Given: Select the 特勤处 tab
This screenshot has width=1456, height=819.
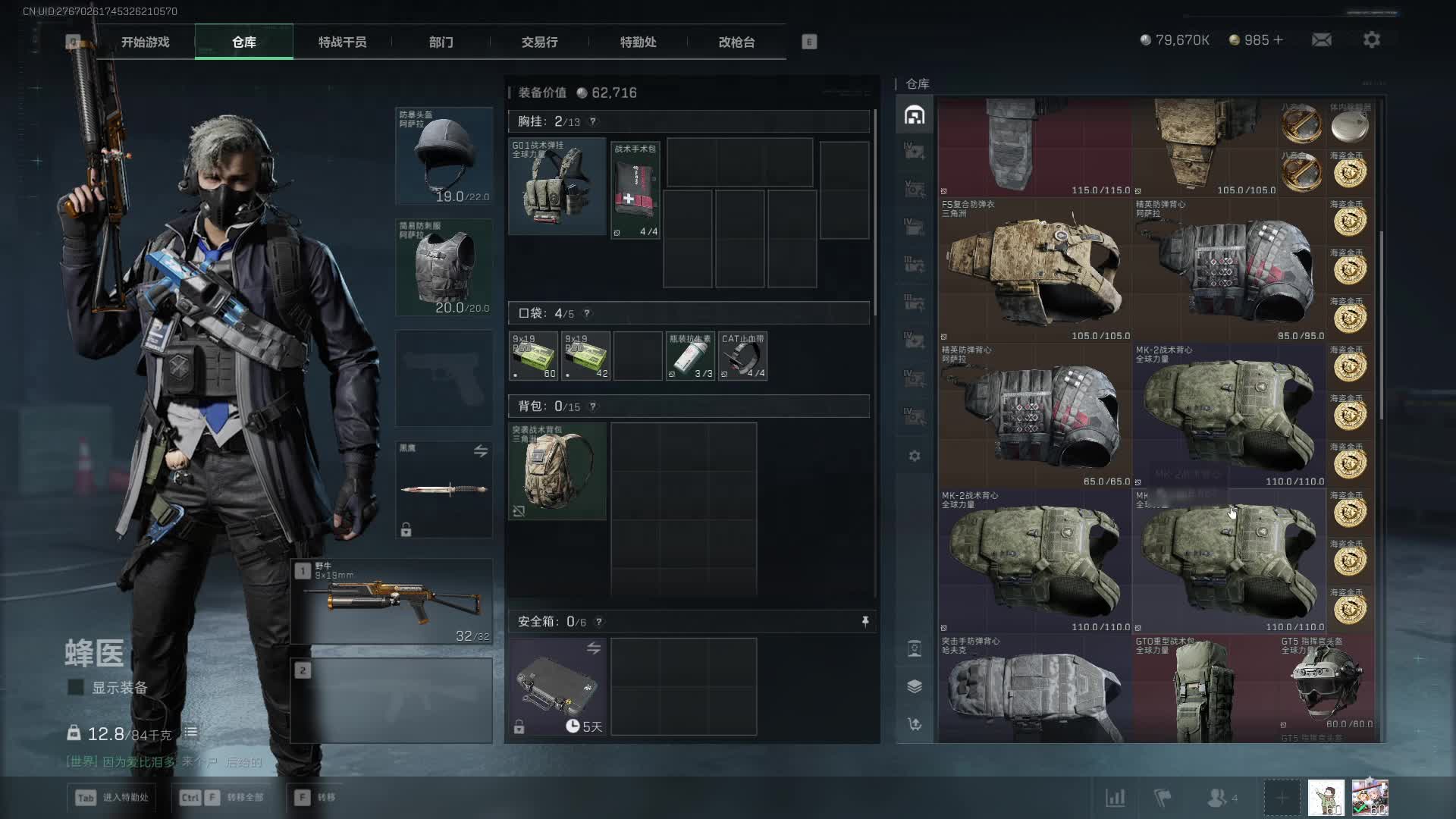Looking at the screenshot, I should [x=638, y=42].
